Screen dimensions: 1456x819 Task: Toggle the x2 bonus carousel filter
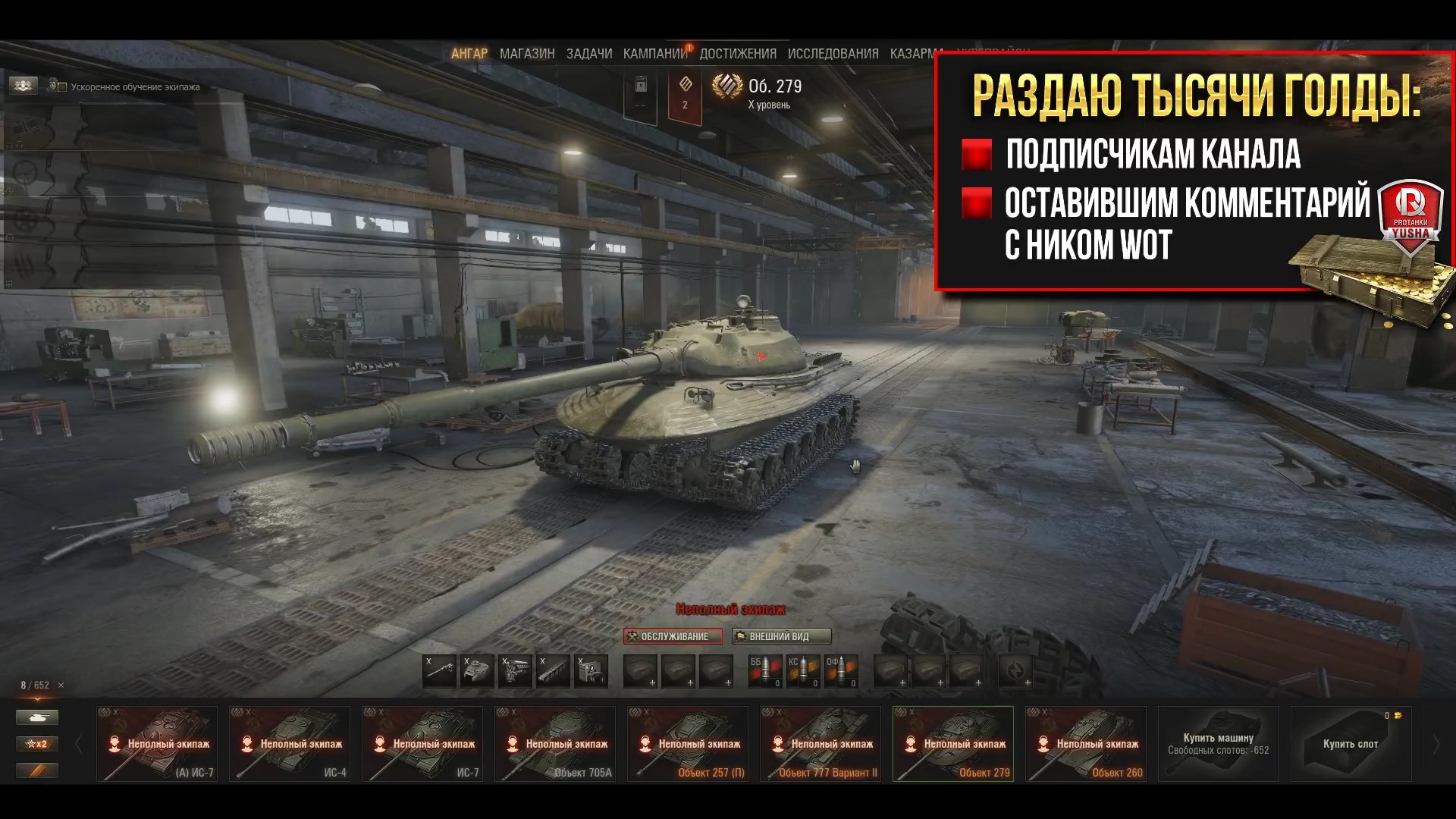click(37, 744)
